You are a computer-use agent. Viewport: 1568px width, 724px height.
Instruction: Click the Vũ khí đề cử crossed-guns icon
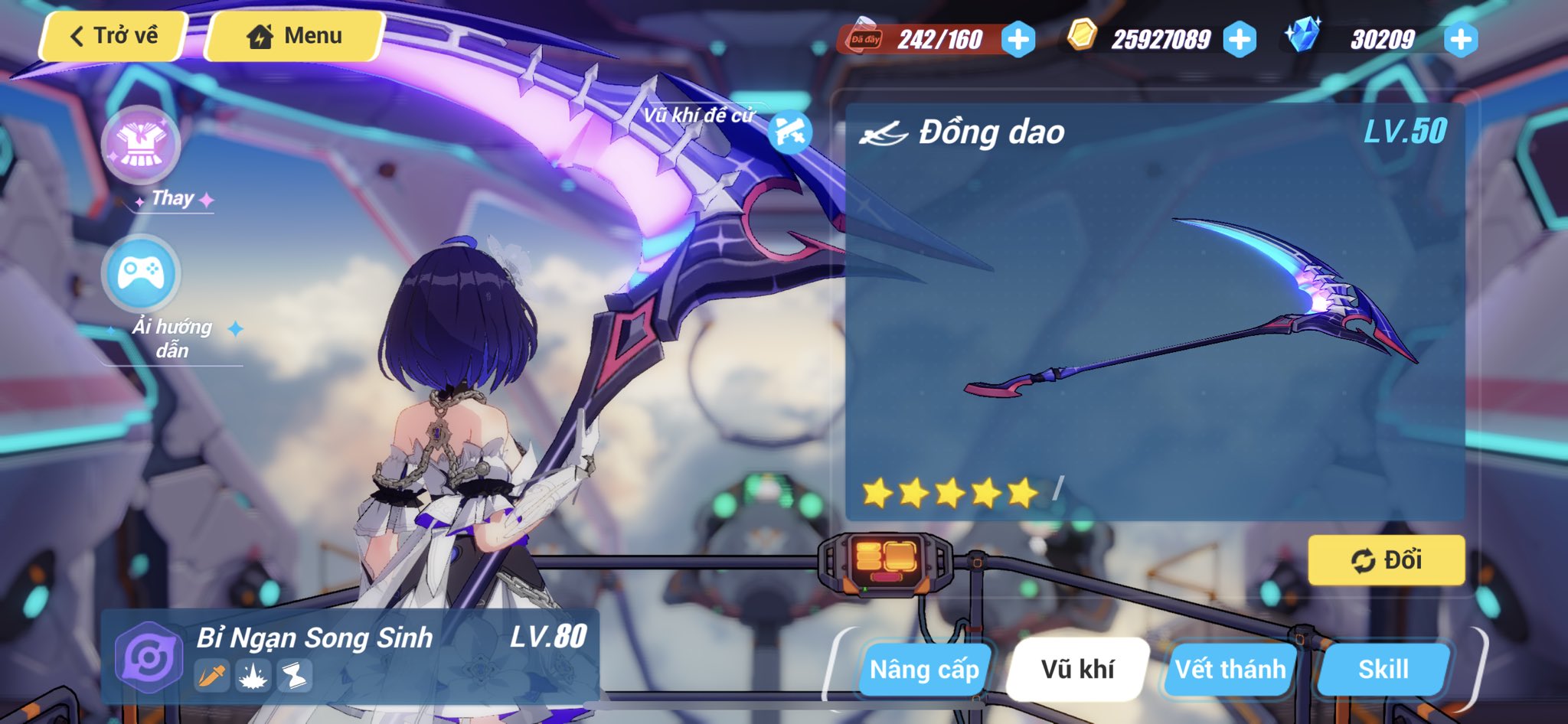click(x=790, y=130)
